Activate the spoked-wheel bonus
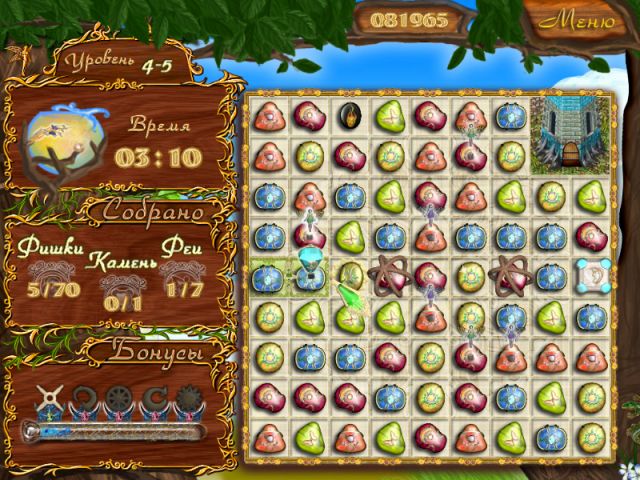Screen dimensions: 640x480 [119, 400]
